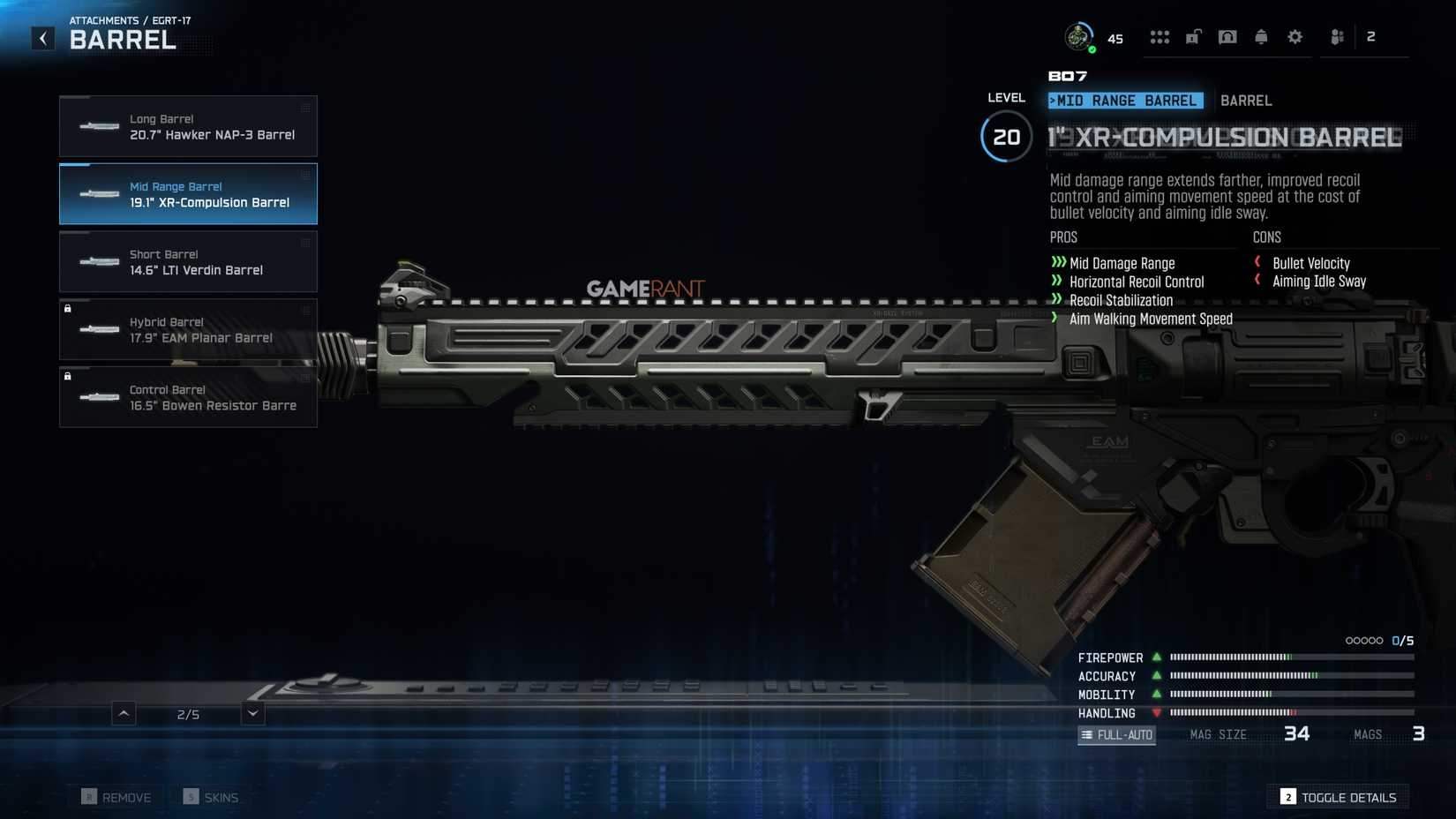The height and width of the screenshot is (819, 1456).
Task: Toggle FULL-AUTO fire mode
Action: click(1116, 734)
